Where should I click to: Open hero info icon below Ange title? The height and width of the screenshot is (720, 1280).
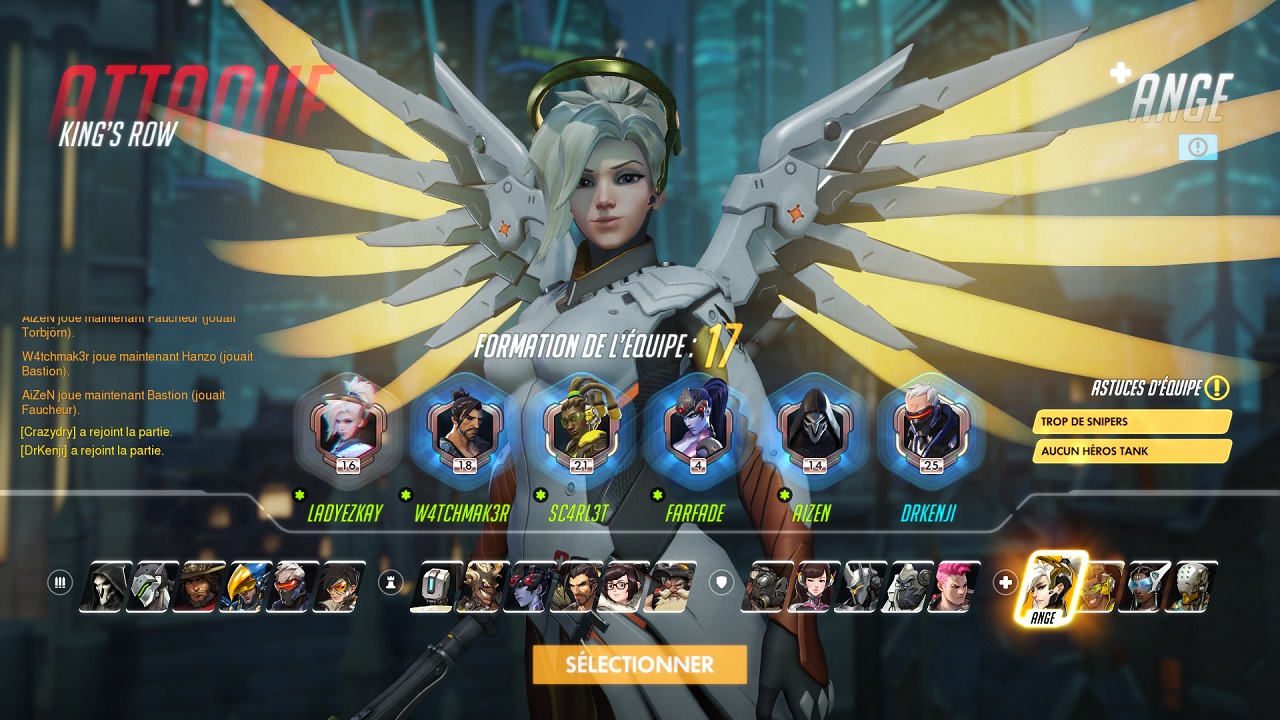pyautogui.click(x=1197, y=147)
